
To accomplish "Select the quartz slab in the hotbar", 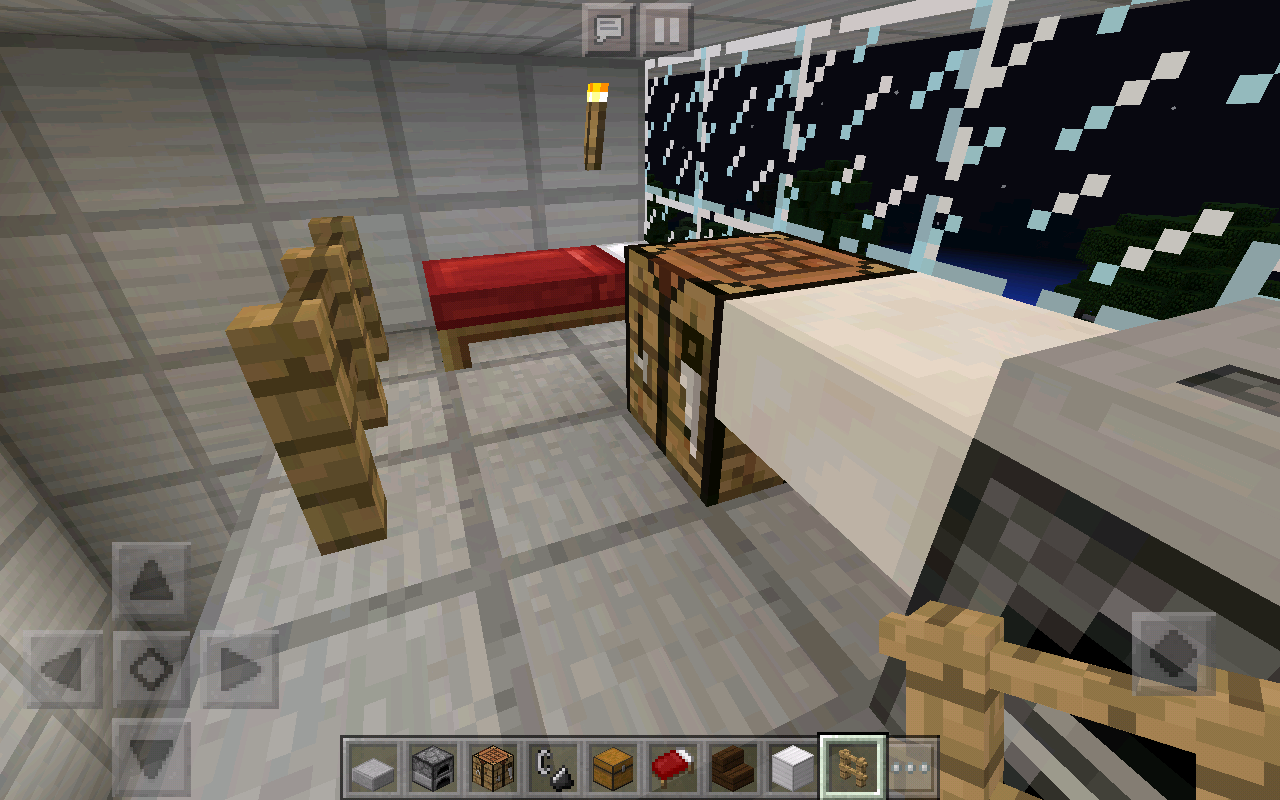I will tap(371, 765).
